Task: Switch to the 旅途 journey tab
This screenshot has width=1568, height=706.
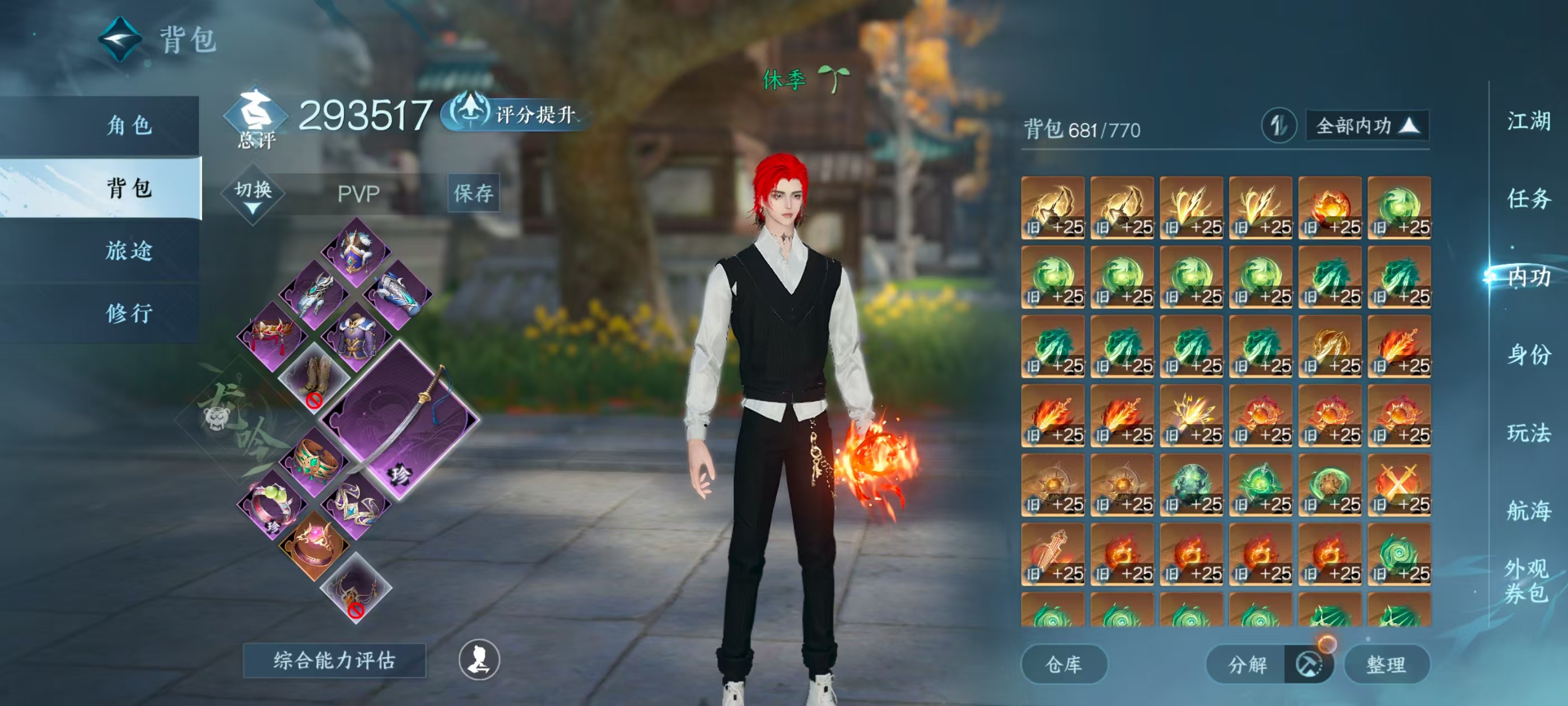Action: pyautogui.click(x=129, y=251)
